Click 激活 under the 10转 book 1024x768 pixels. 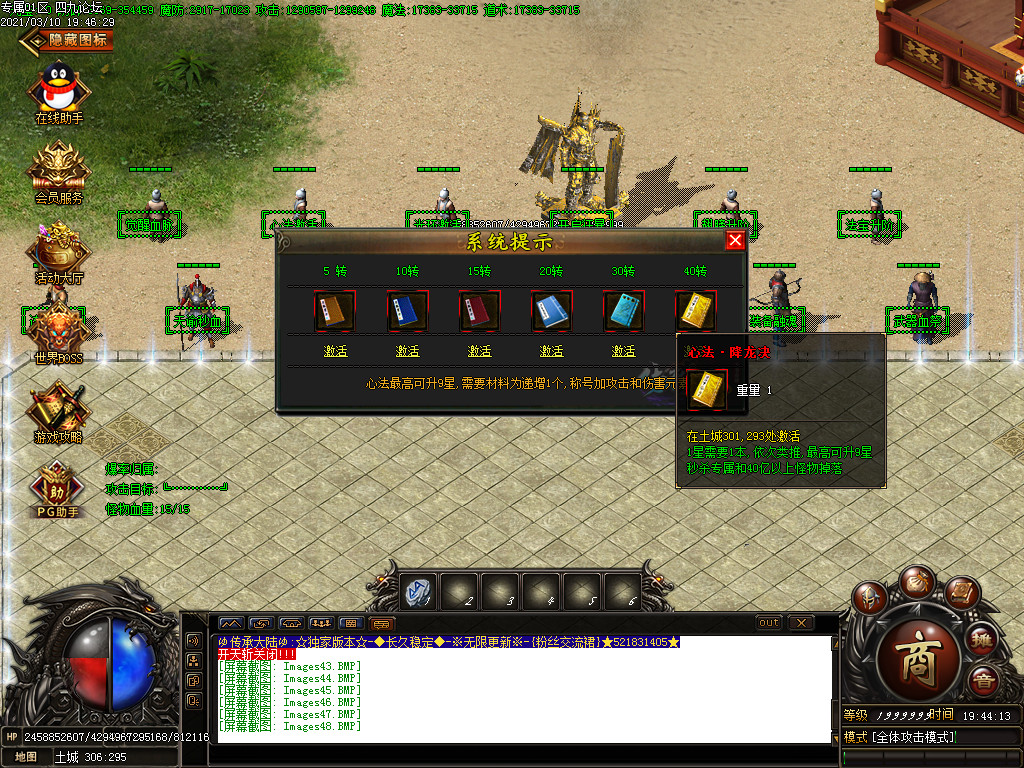coord(407,351)
